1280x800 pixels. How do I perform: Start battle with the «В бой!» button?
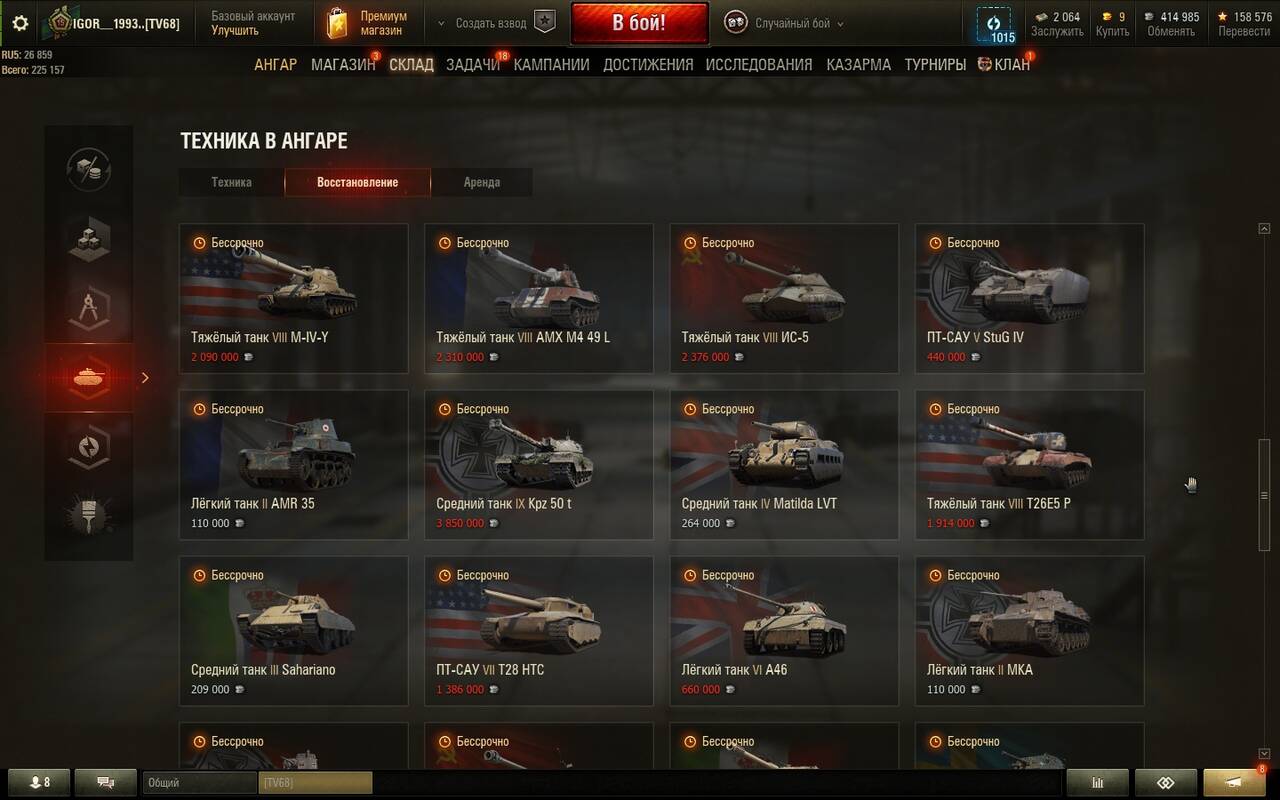point(639,23)
